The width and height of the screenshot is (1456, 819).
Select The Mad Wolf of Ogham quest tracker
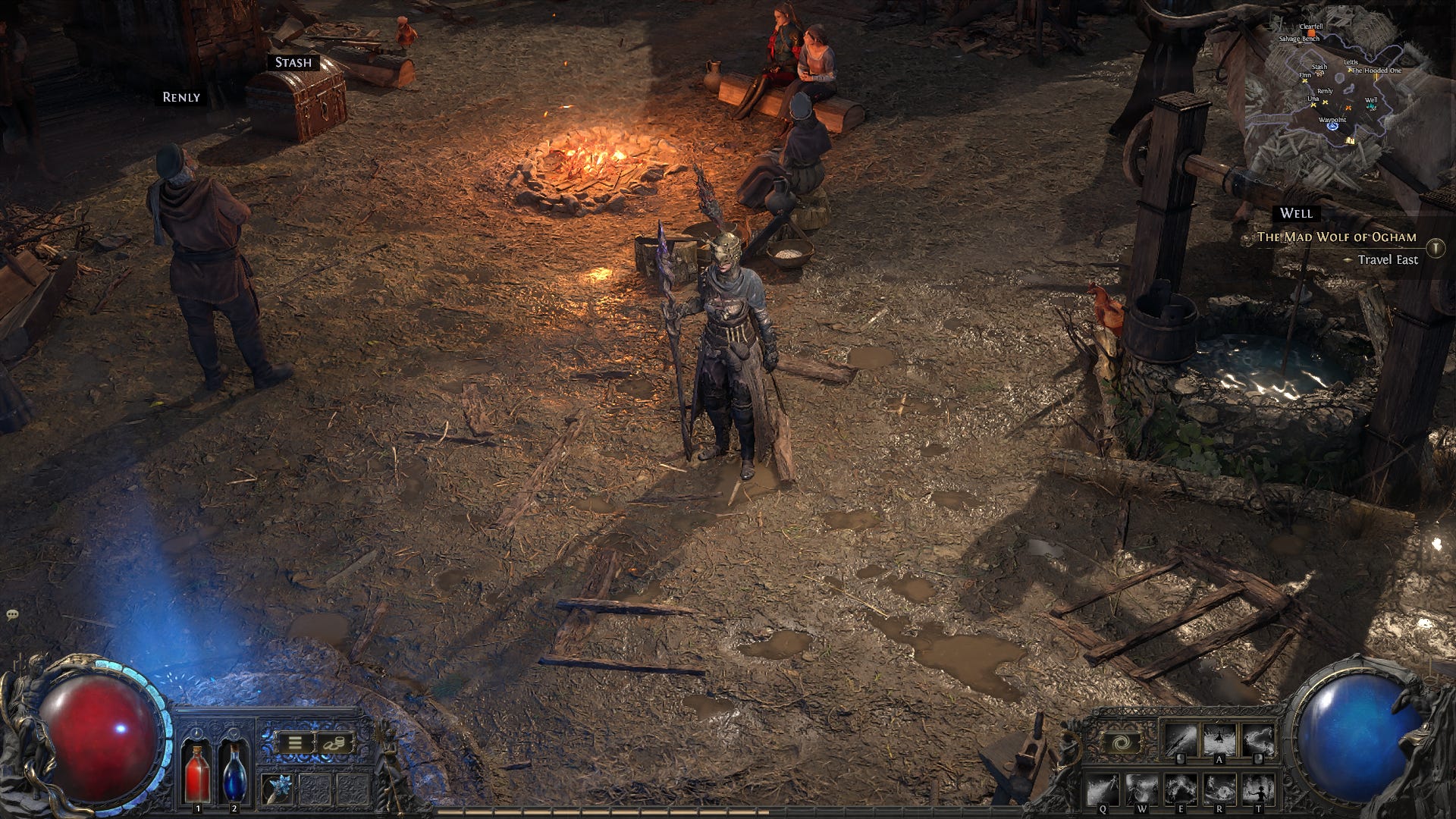(x=1336, y=237)
